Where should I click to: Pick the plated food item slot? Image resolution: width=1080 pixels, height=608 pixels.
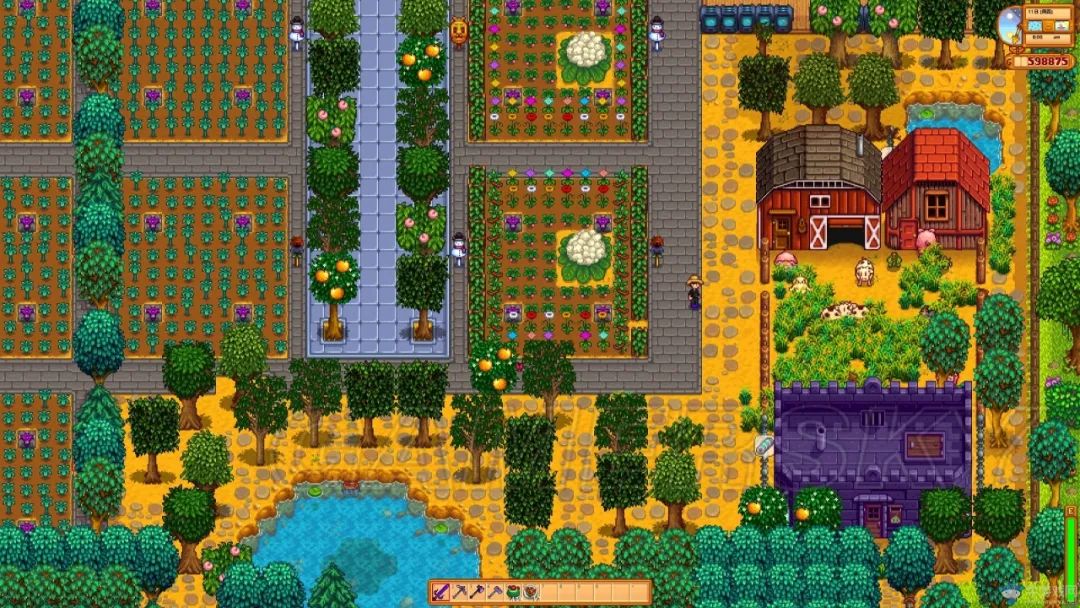[531, 592]
